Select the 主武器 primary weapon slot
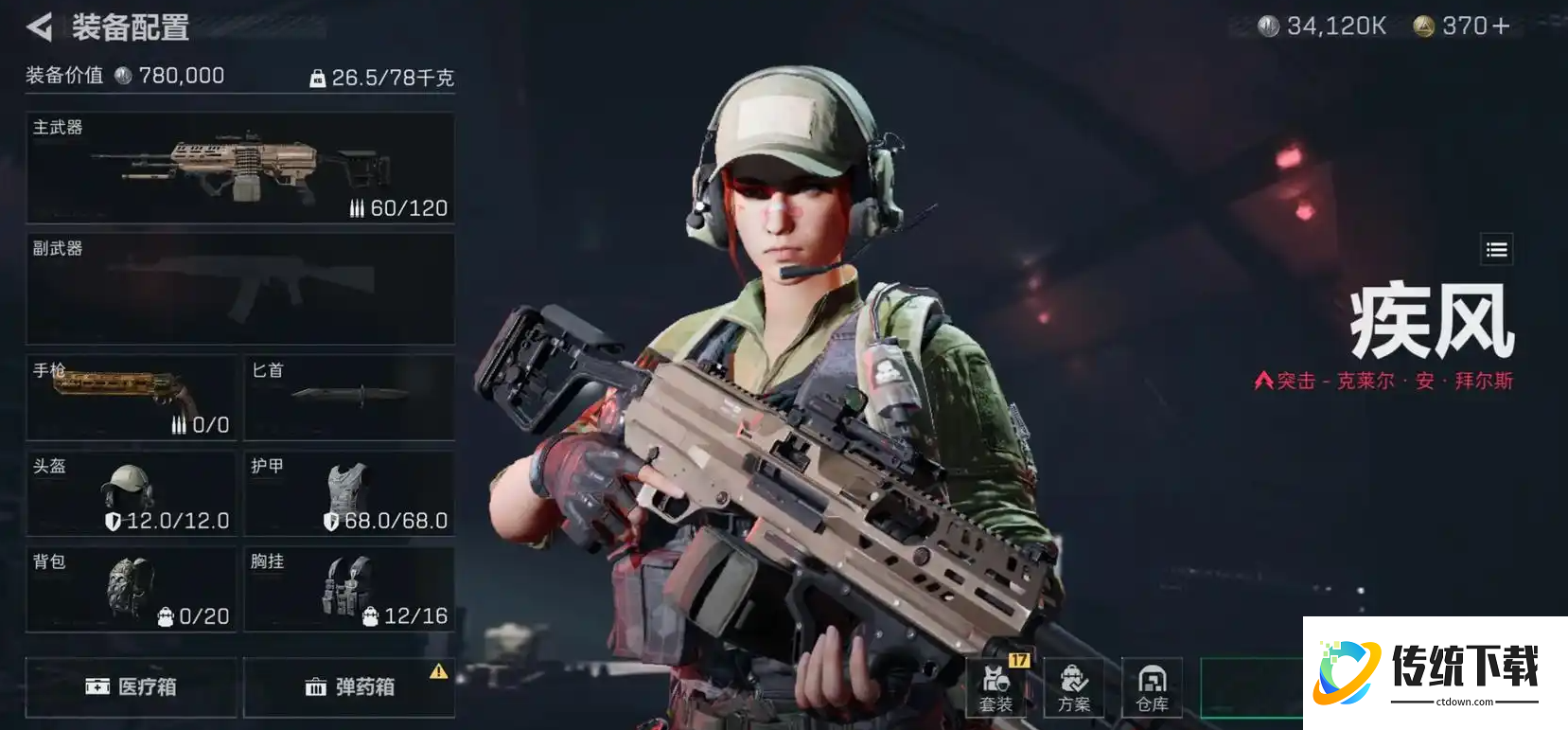Image resolution: width=1568 pixels, height=730 pixels. click(x=240, y=169)
